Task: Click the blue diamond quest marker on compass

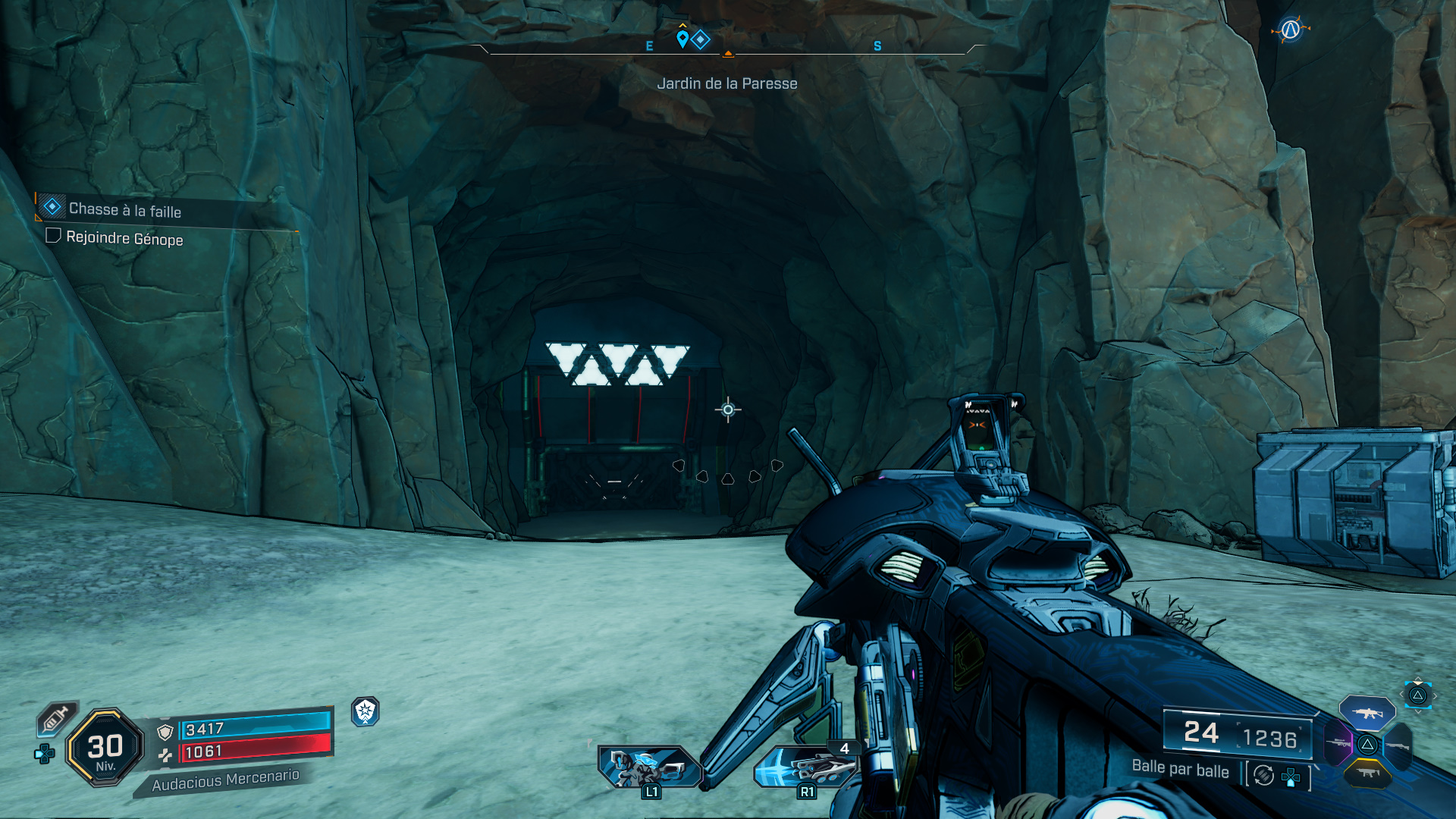Action: click(x=701, y=39)
